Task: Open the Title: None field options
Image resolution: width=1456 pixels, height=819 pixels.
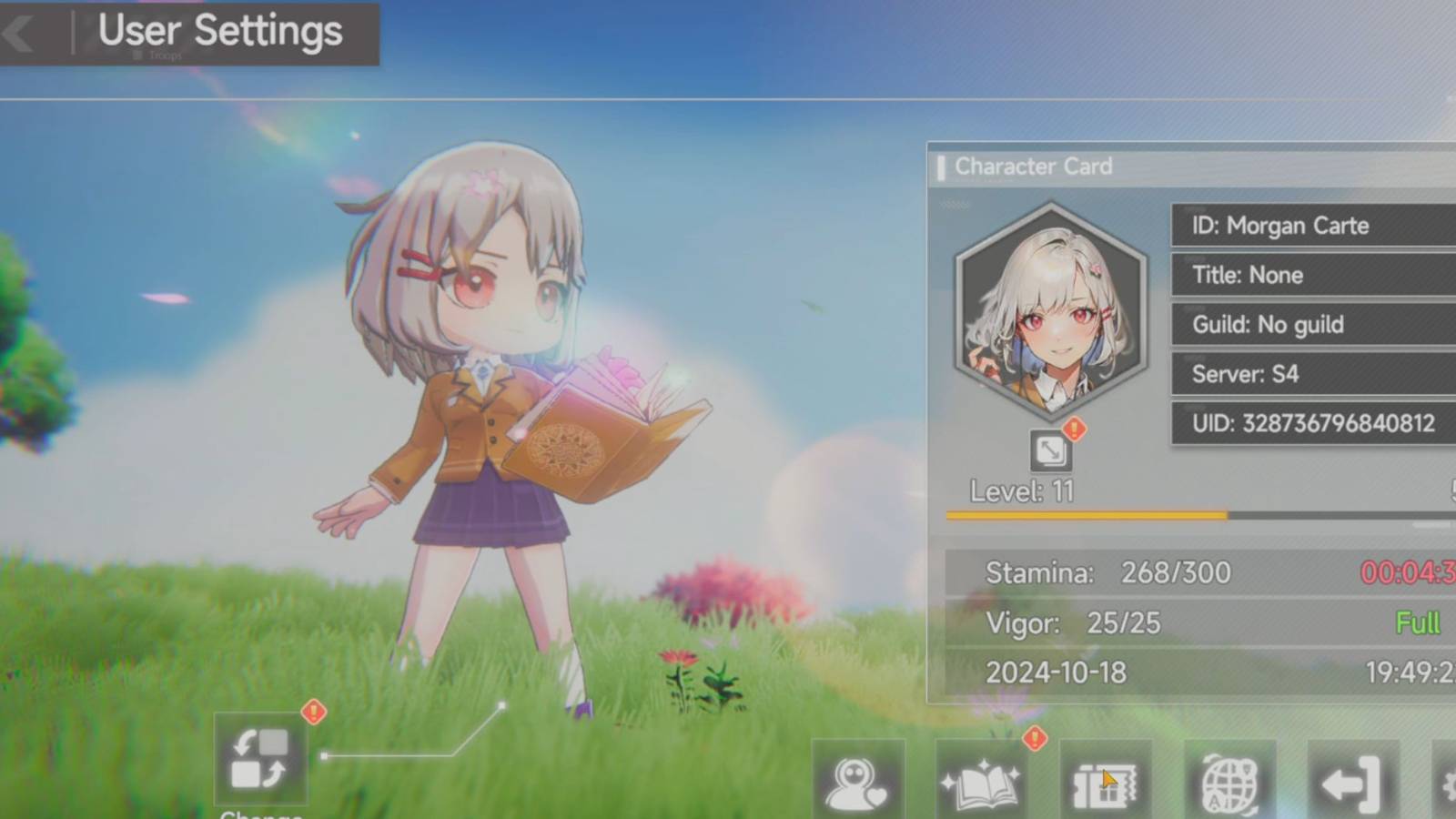Action: (x=1310, y=276)
